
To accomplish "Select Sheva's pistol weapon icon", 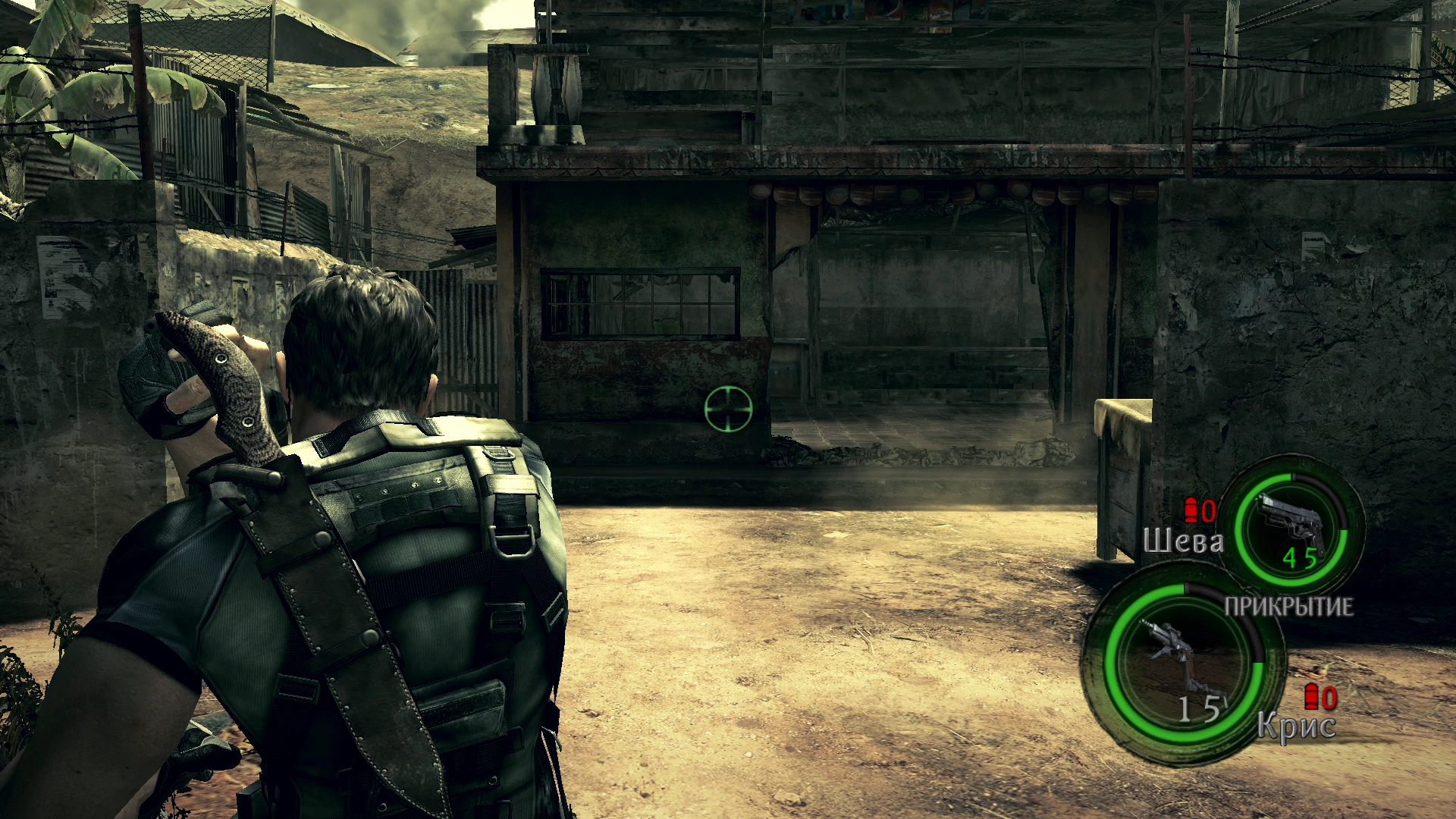I will tap(1291, 523).
